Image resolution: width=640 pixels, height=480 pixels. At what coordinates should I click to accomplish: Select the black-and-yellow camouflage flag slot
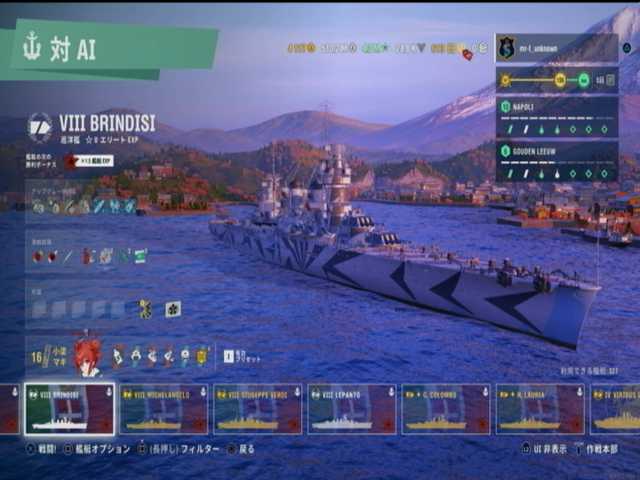[146, 309]
